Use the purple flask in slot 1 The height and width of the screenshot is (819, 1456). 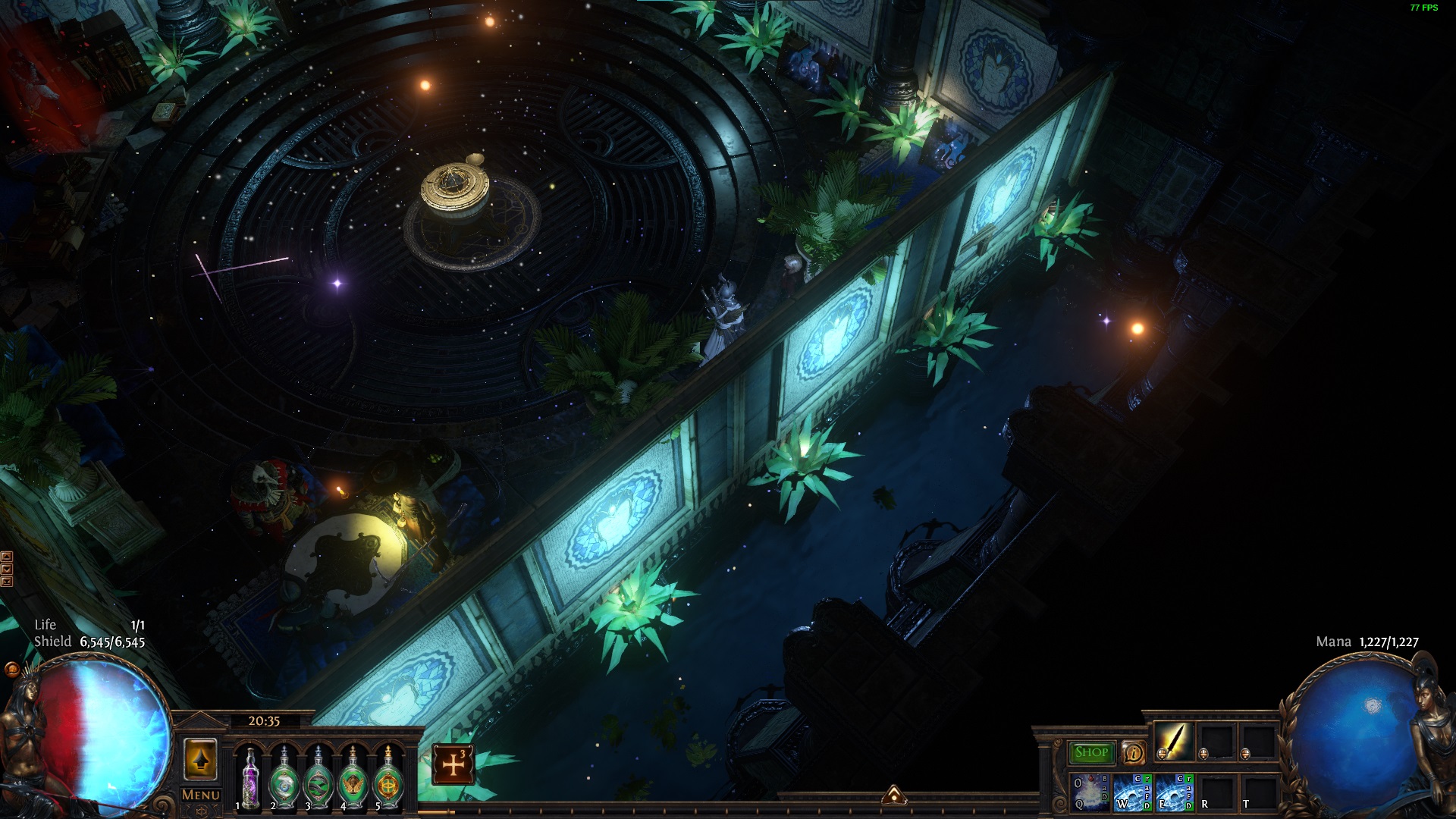(x=249, y=779)
